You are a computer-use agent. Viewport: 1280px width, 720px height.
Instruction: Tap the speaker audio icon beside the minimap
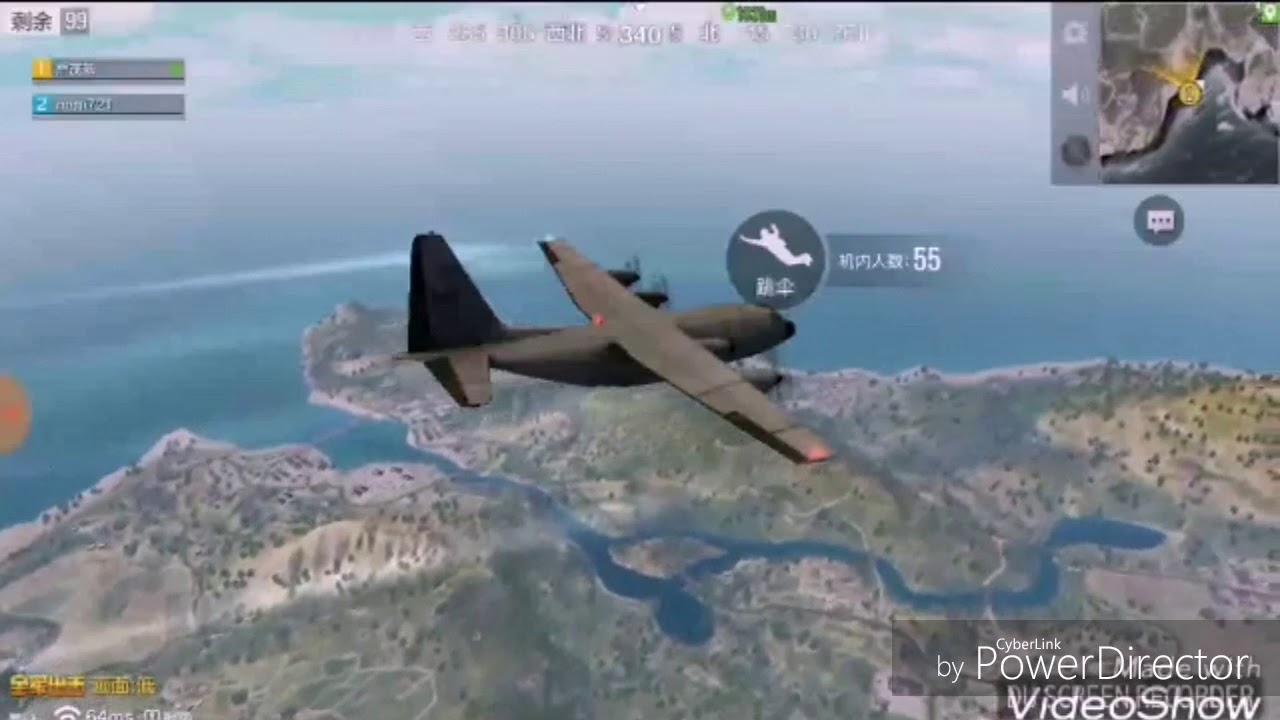1072,95
